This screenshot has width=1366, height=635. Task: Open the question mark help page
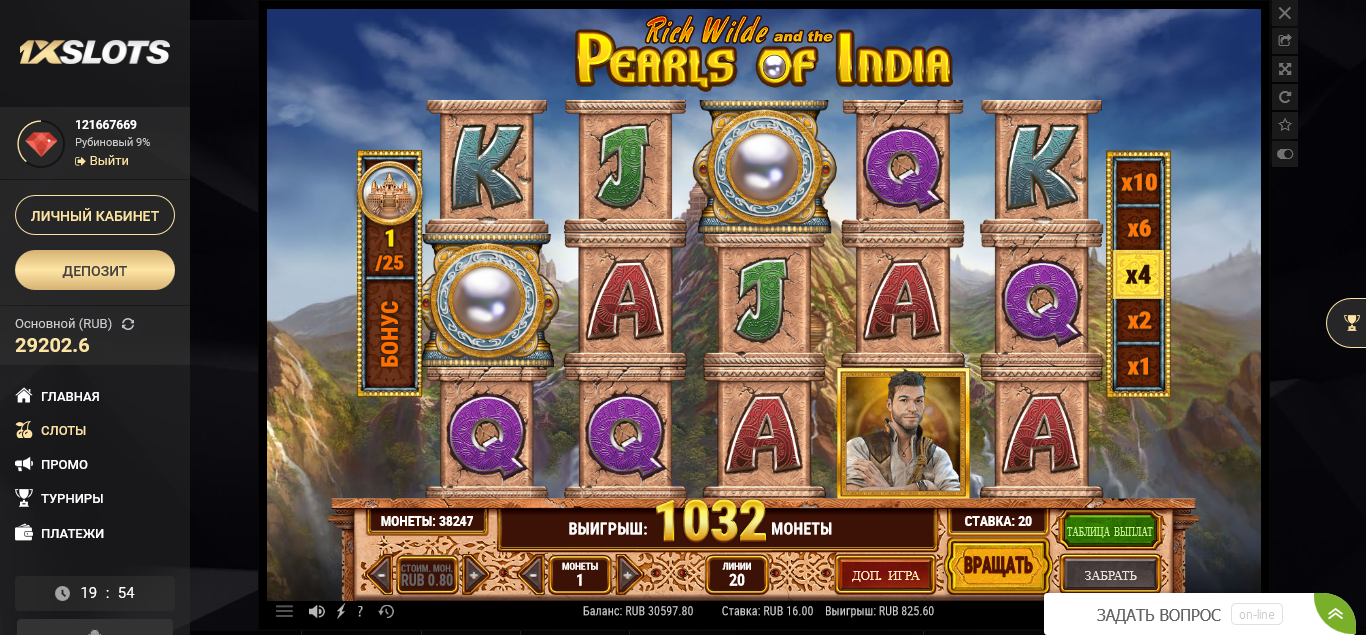[x=360, y=611]
